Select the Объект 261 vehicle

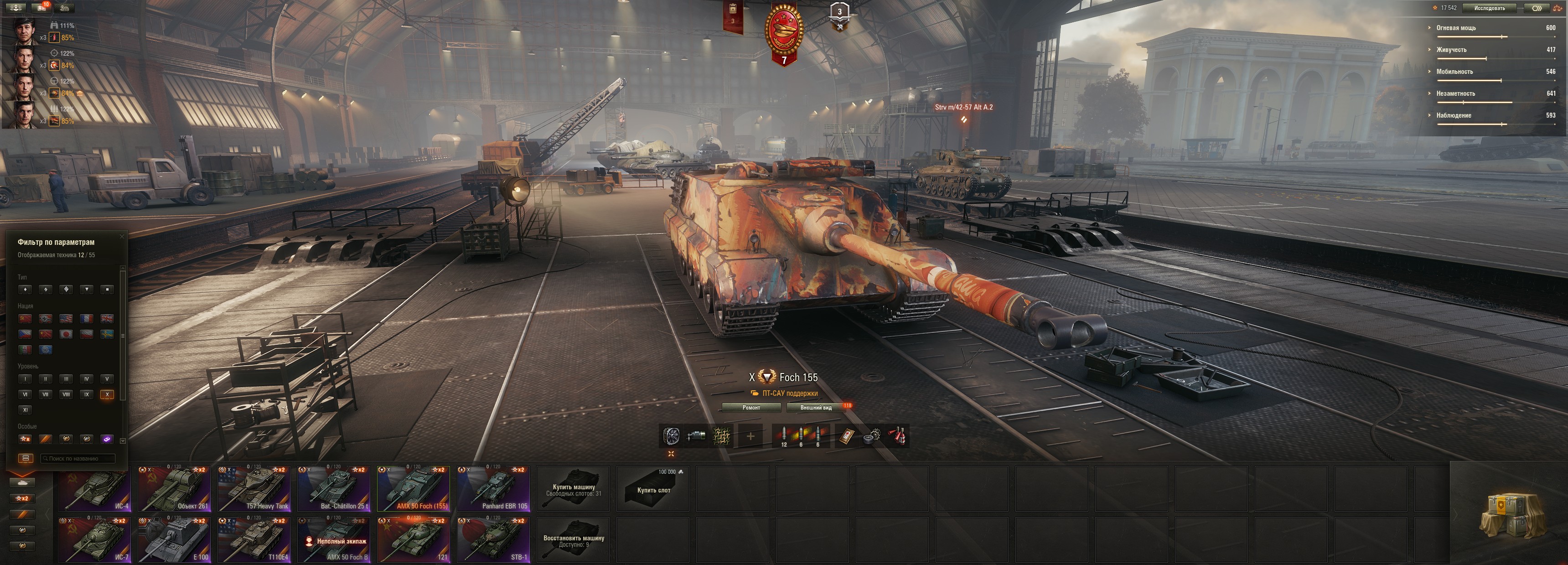point(175,489)
